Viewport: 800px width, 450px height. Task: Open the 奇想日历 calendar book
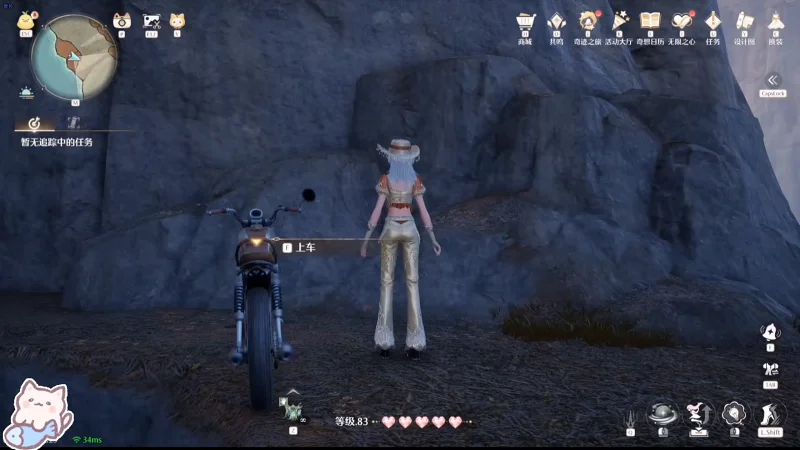(650, 22)
